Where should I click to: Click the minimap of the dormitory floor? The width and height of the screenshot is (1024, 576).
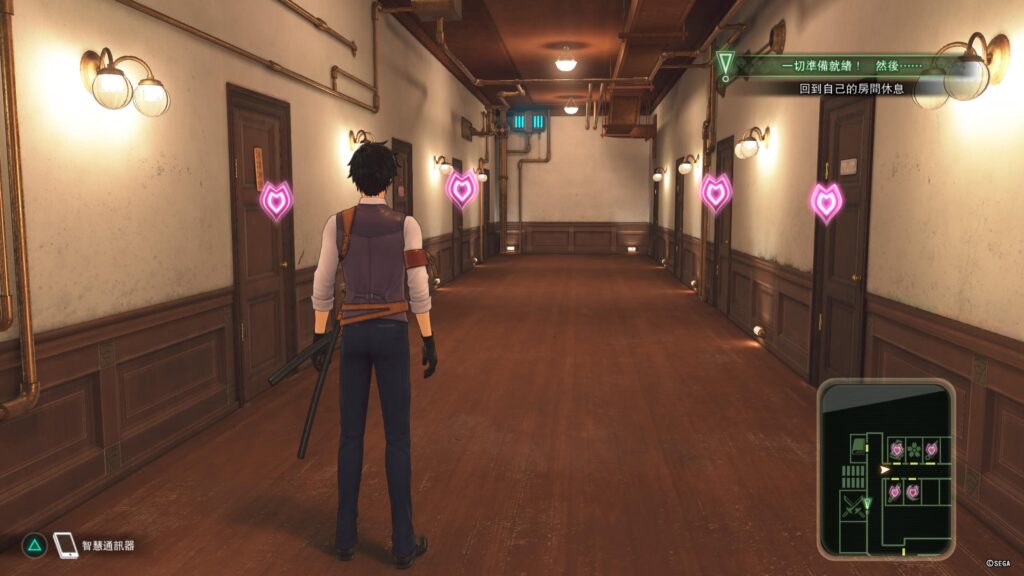pos(886,469)
